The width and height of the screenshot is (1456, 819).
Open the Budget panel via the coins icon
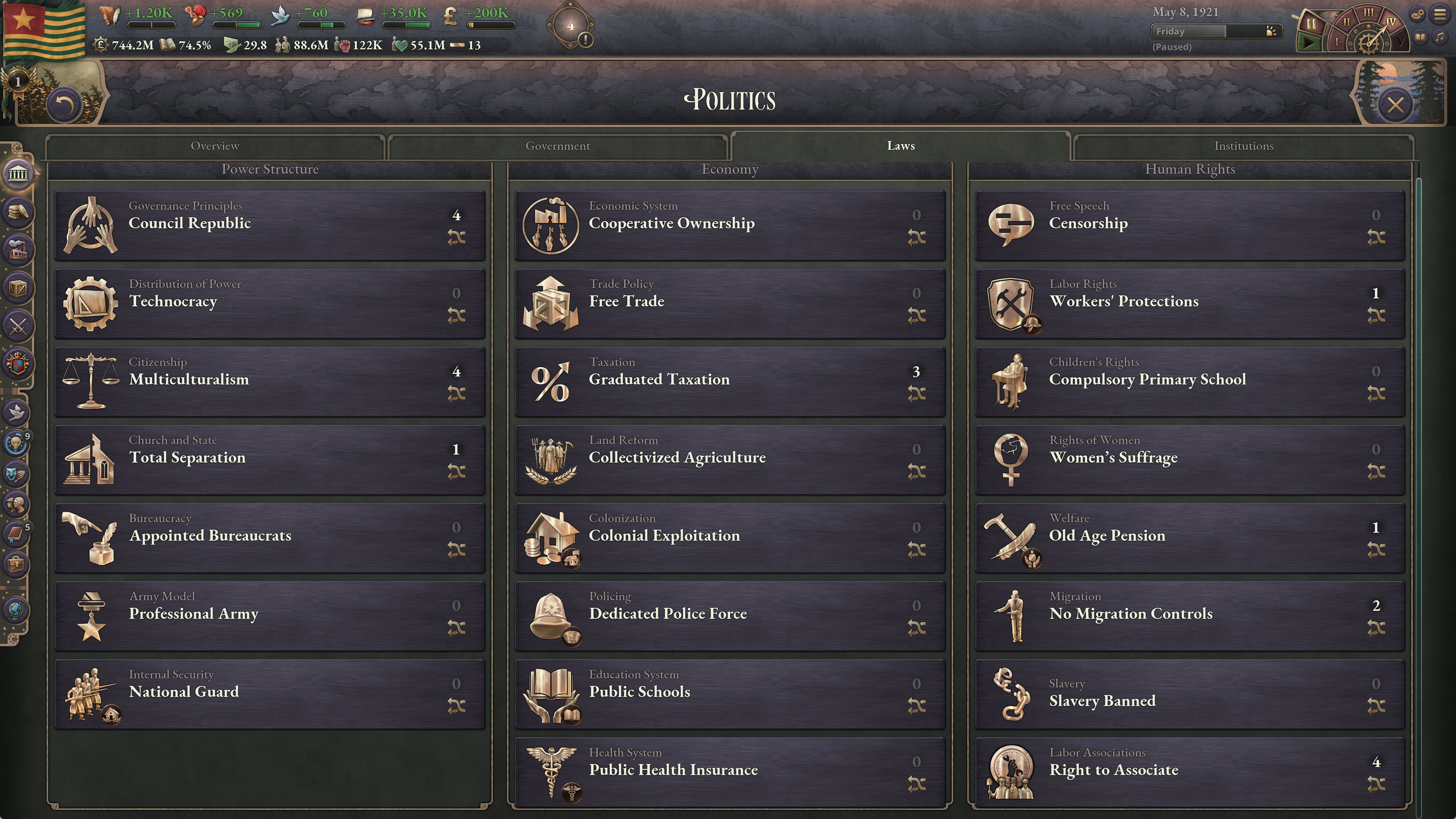(x=19, y=212)
